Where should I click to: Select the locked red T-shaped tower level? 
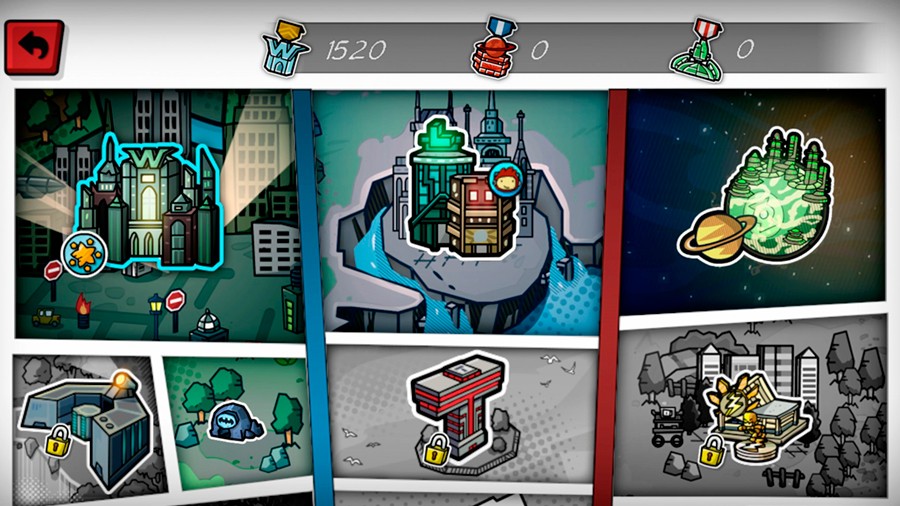457,405
